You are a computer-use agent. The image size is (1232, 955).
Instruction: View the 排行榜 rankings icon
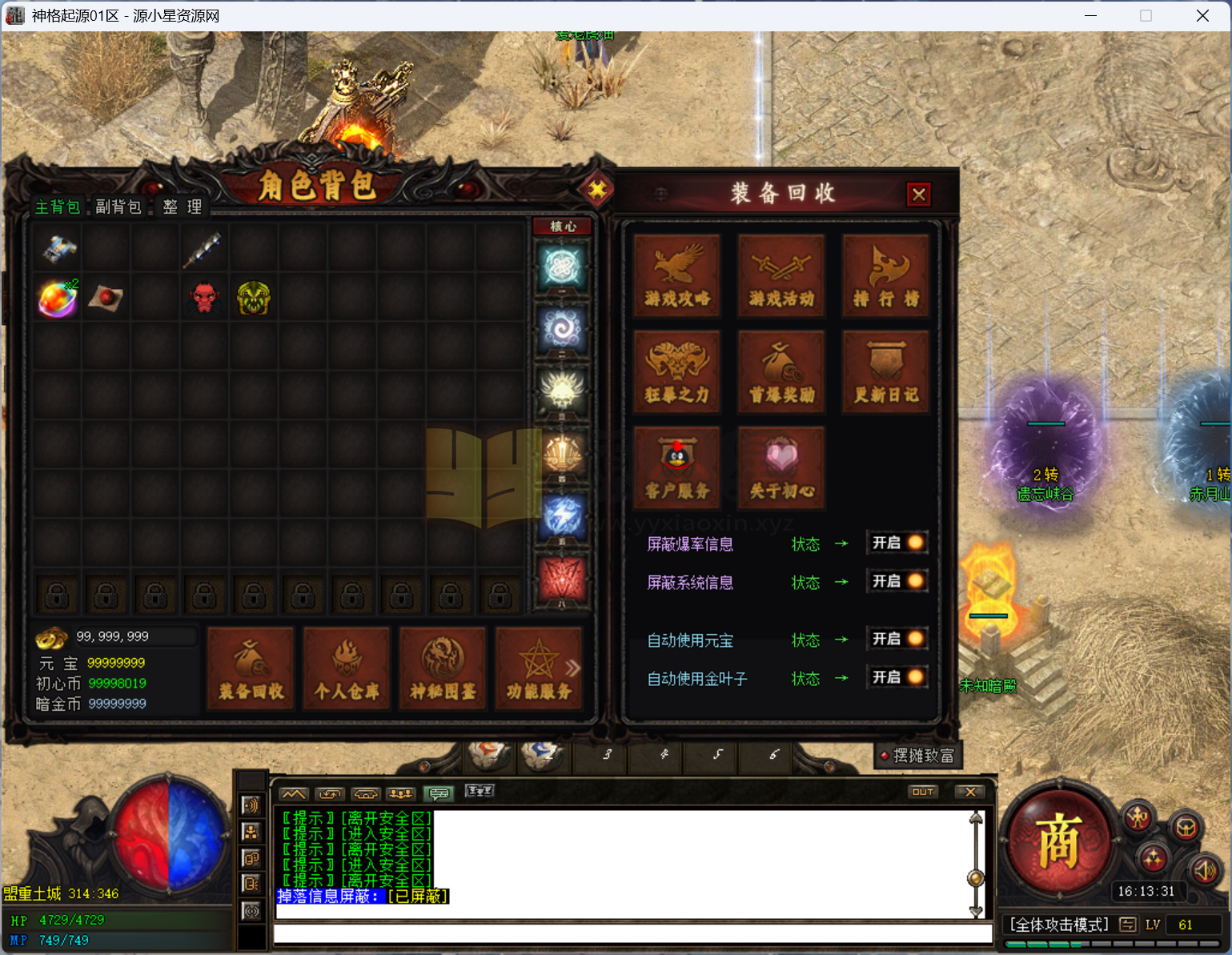coord(886,276)
